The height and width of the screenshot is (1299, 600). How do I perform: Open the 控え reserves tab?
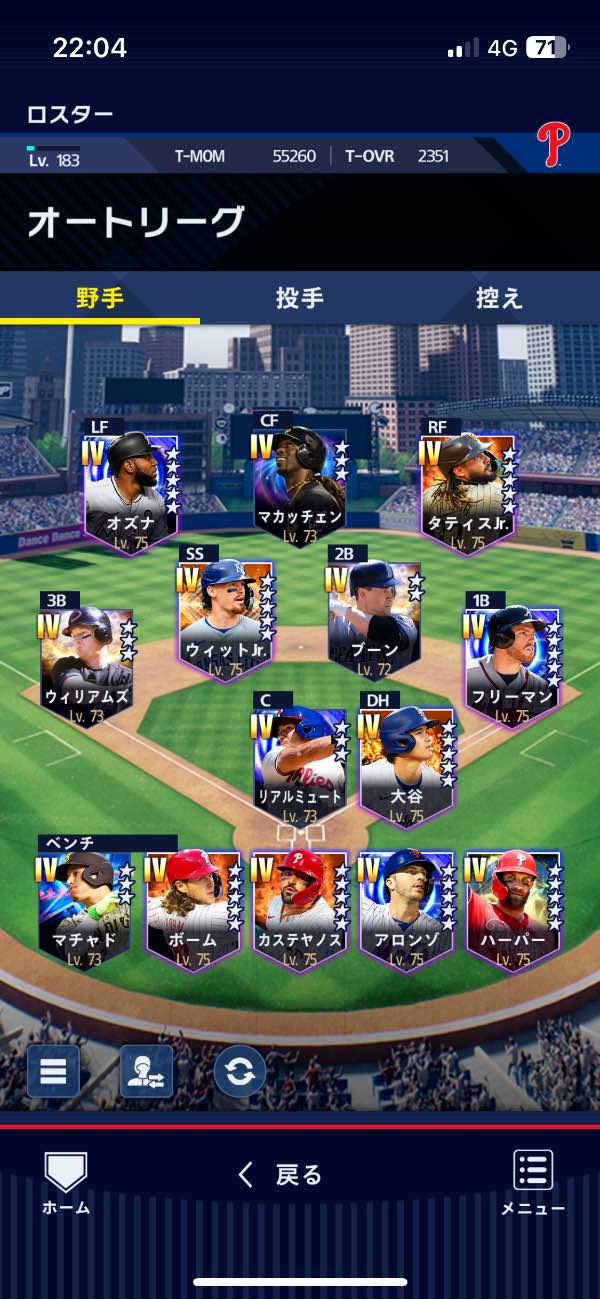(x=499, y=298)
